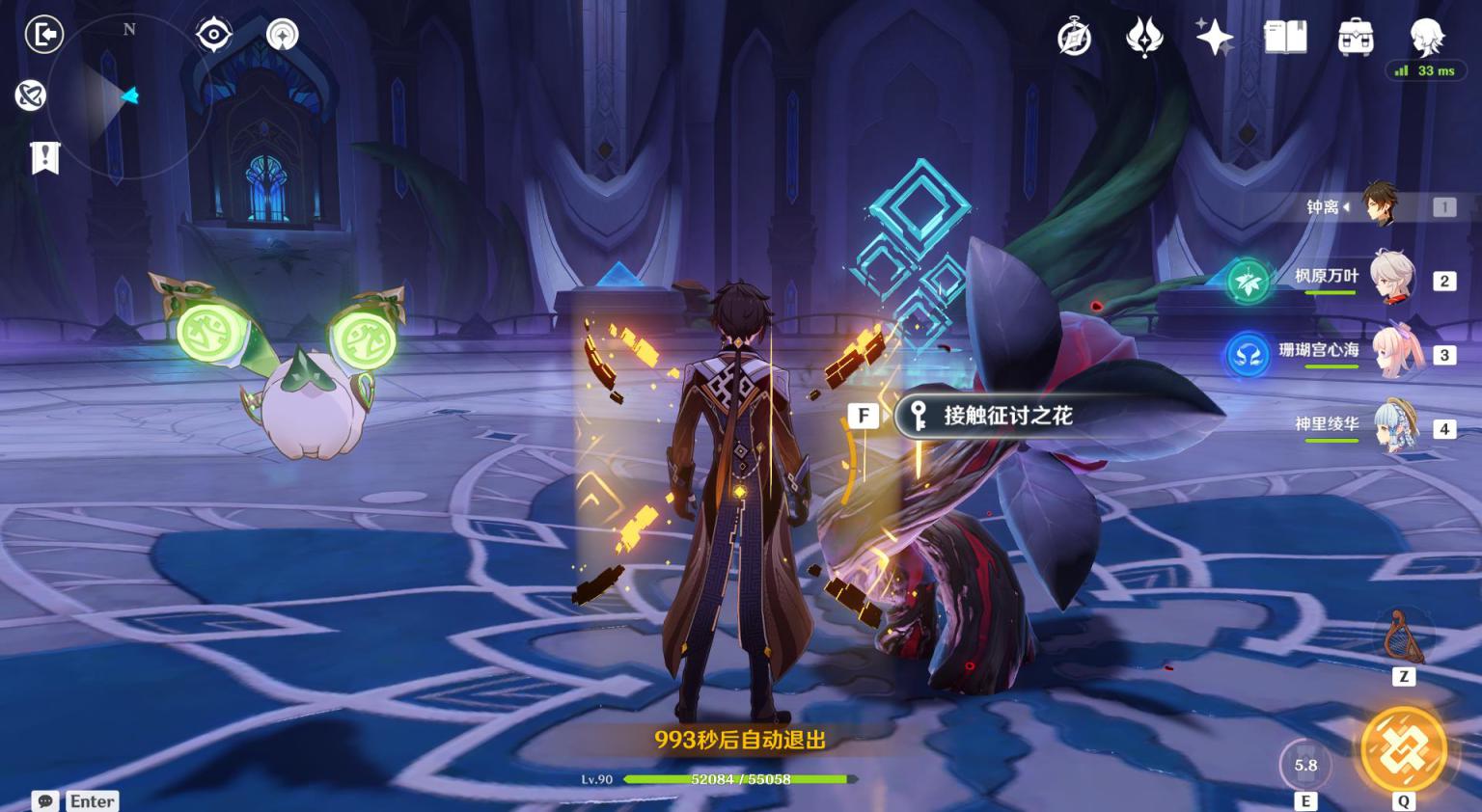Activate the golden elemental burst icon

1403,750
